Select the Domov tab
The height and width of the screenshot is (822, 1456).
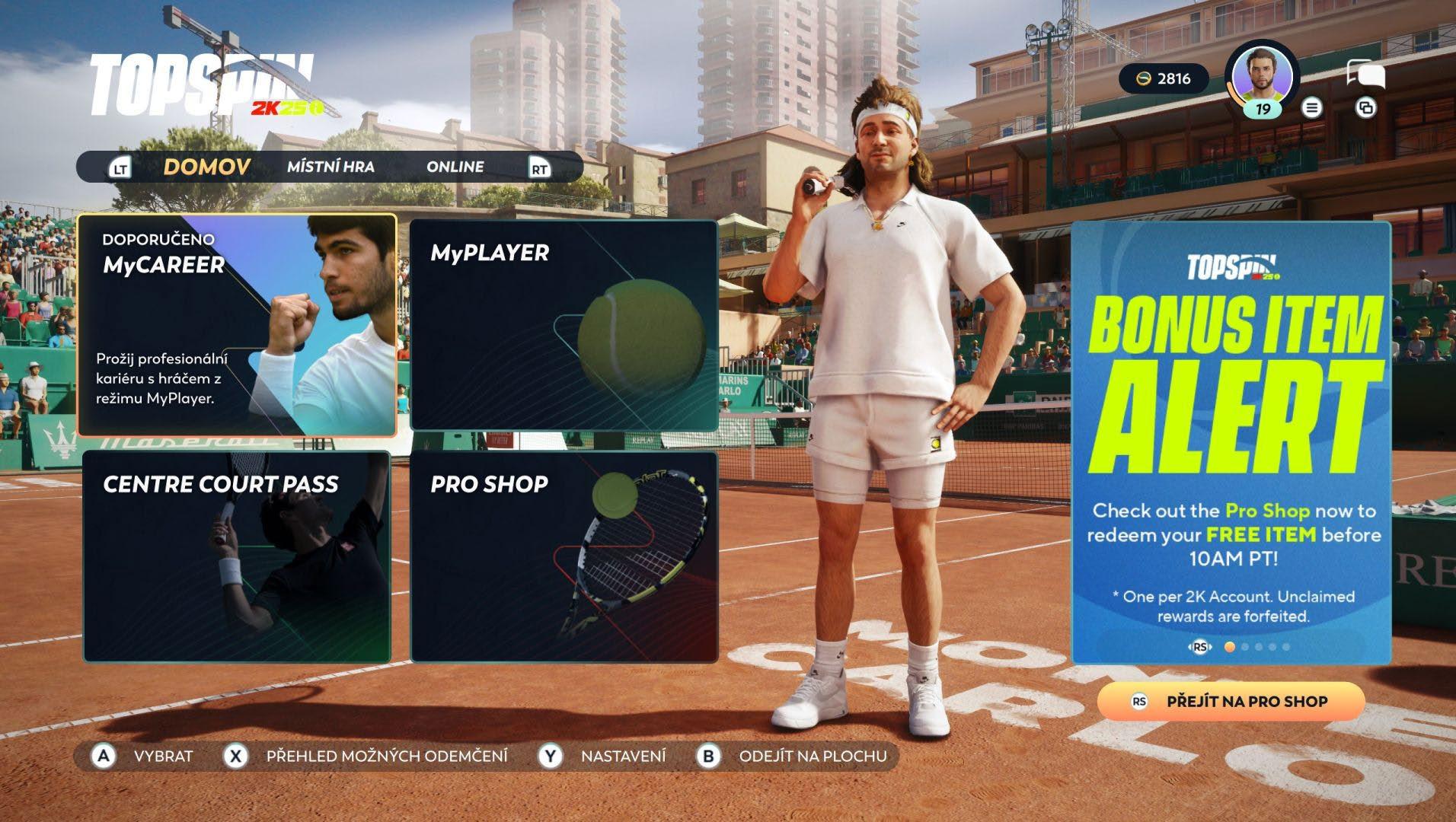coord(206,167)
